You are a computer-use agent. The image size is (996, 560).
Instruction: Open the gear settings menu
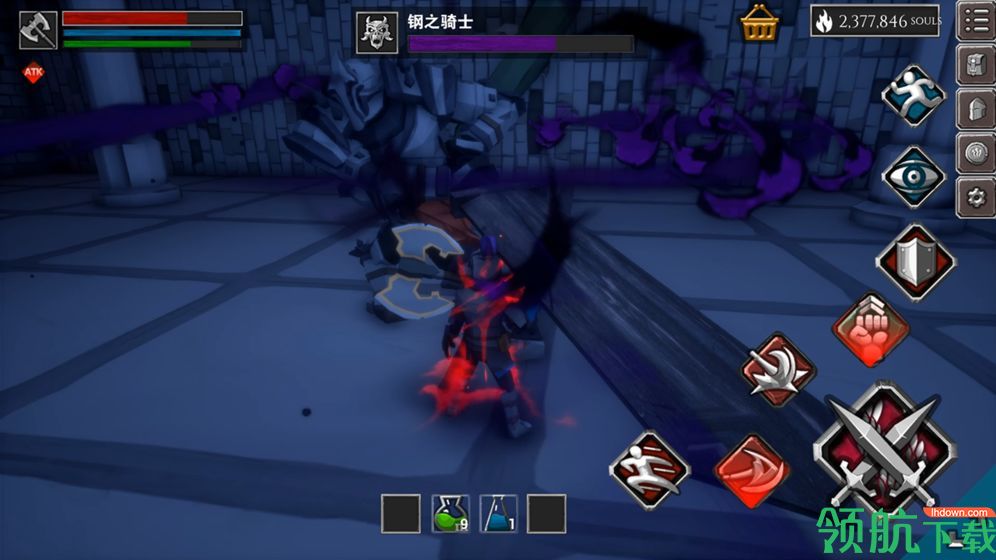coord(975,197)
